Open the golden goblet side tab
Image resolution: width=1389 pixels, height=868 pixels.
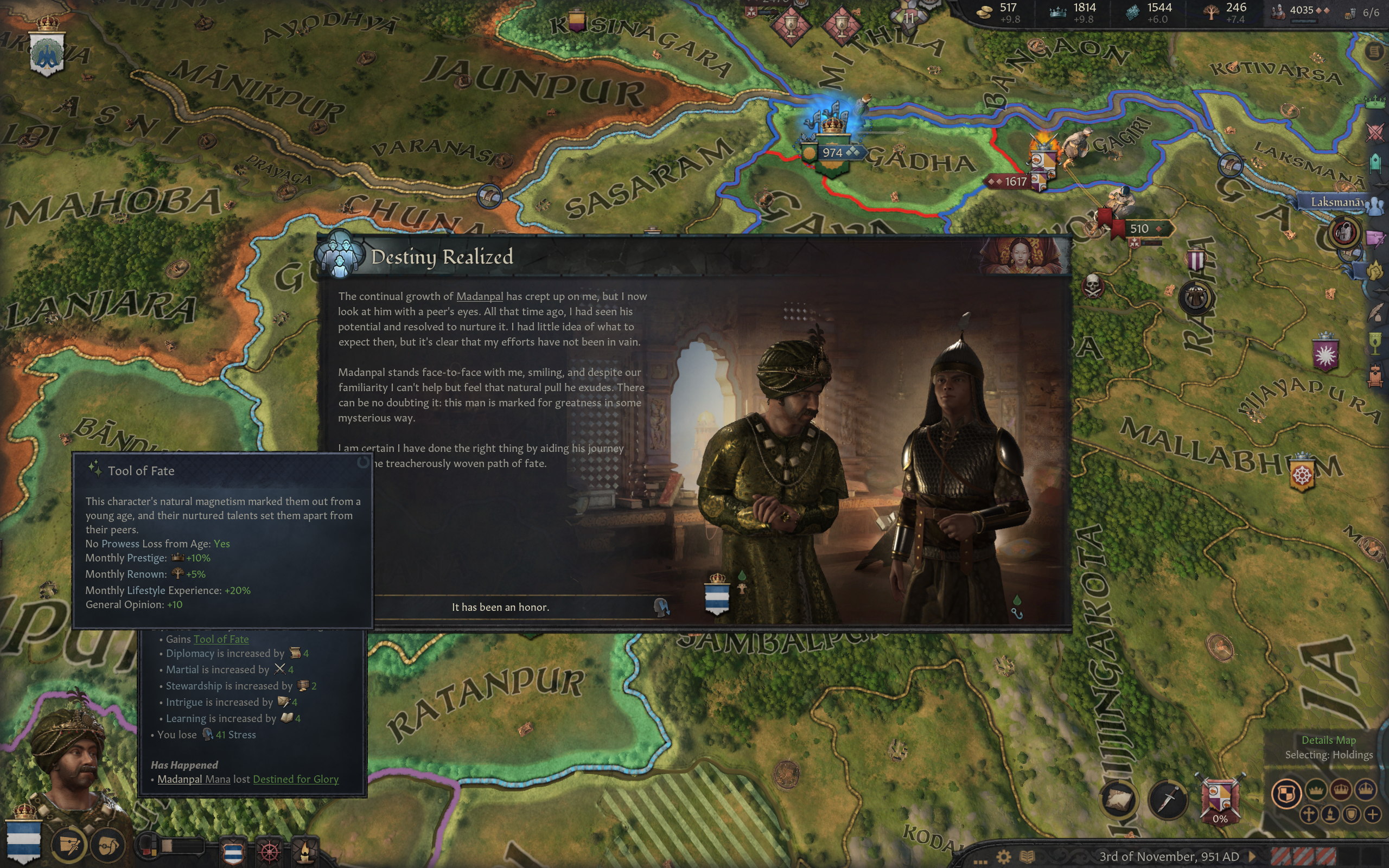(x=1375, y=343)
